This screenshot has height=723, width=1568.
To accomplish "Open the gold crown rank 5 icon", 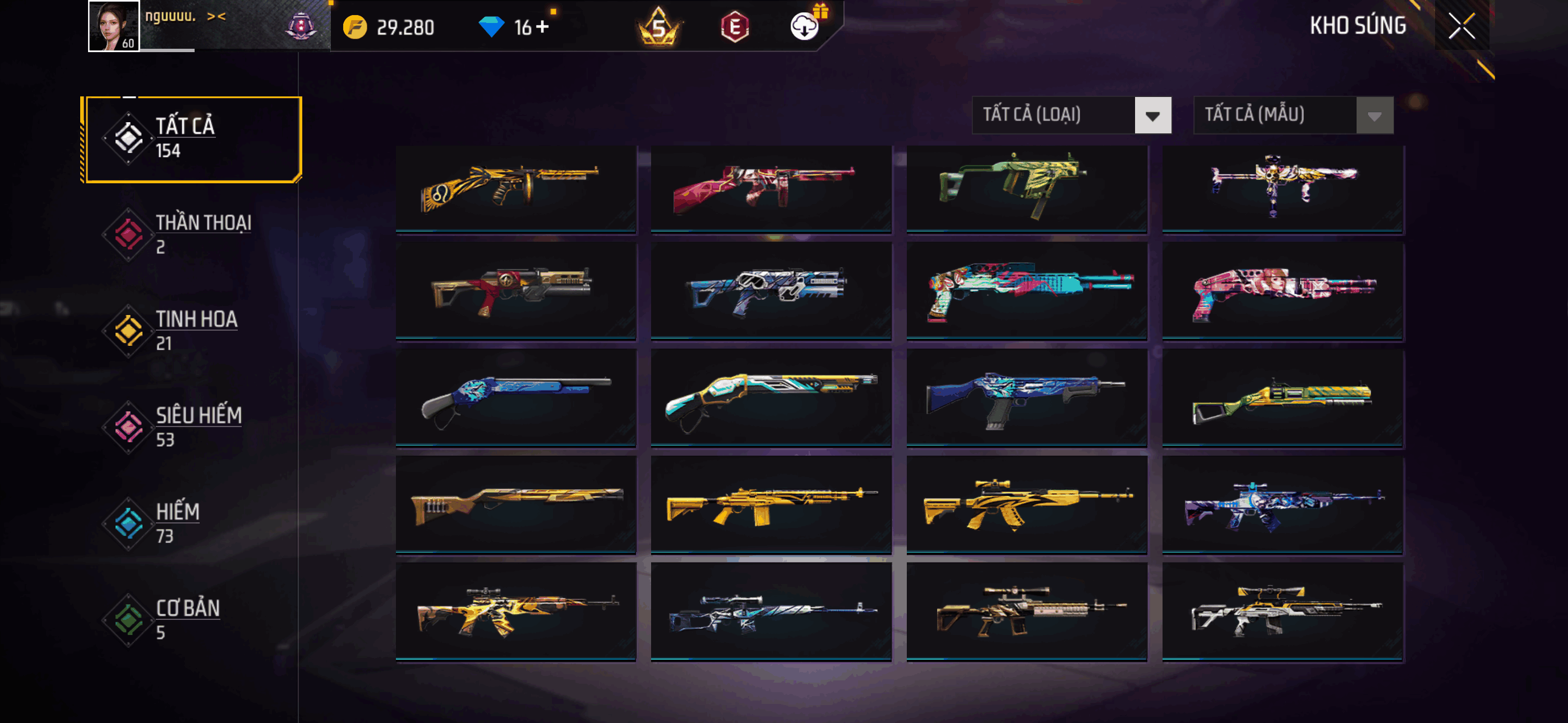I will [x=658, y=27].
